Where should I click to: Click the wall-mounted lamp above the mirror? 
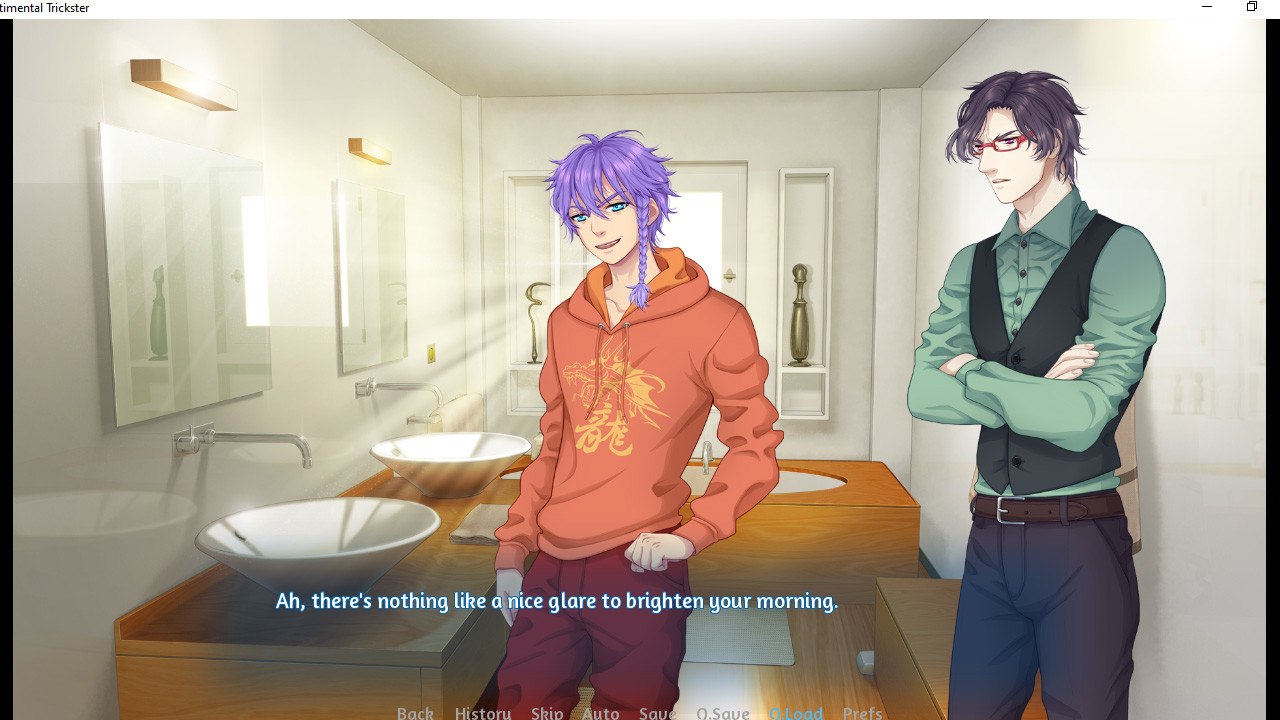183,85
